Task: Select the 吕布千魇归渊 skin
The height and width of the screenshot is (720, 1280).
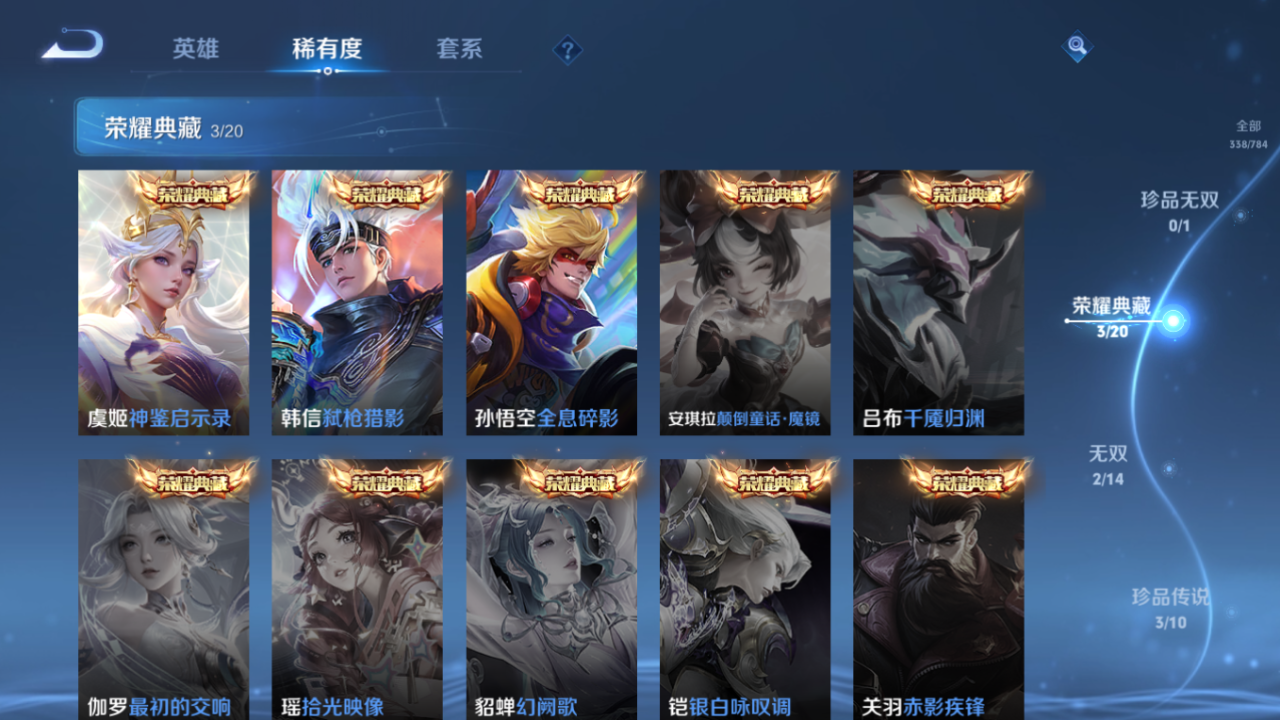Action: click(x=939, y=300)
